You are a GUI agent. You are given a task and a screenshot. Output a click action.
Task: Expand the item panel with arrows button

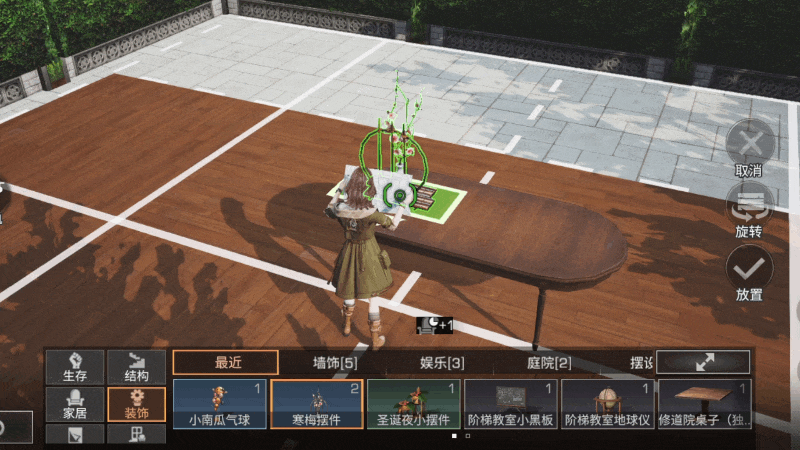pos(703,362)
